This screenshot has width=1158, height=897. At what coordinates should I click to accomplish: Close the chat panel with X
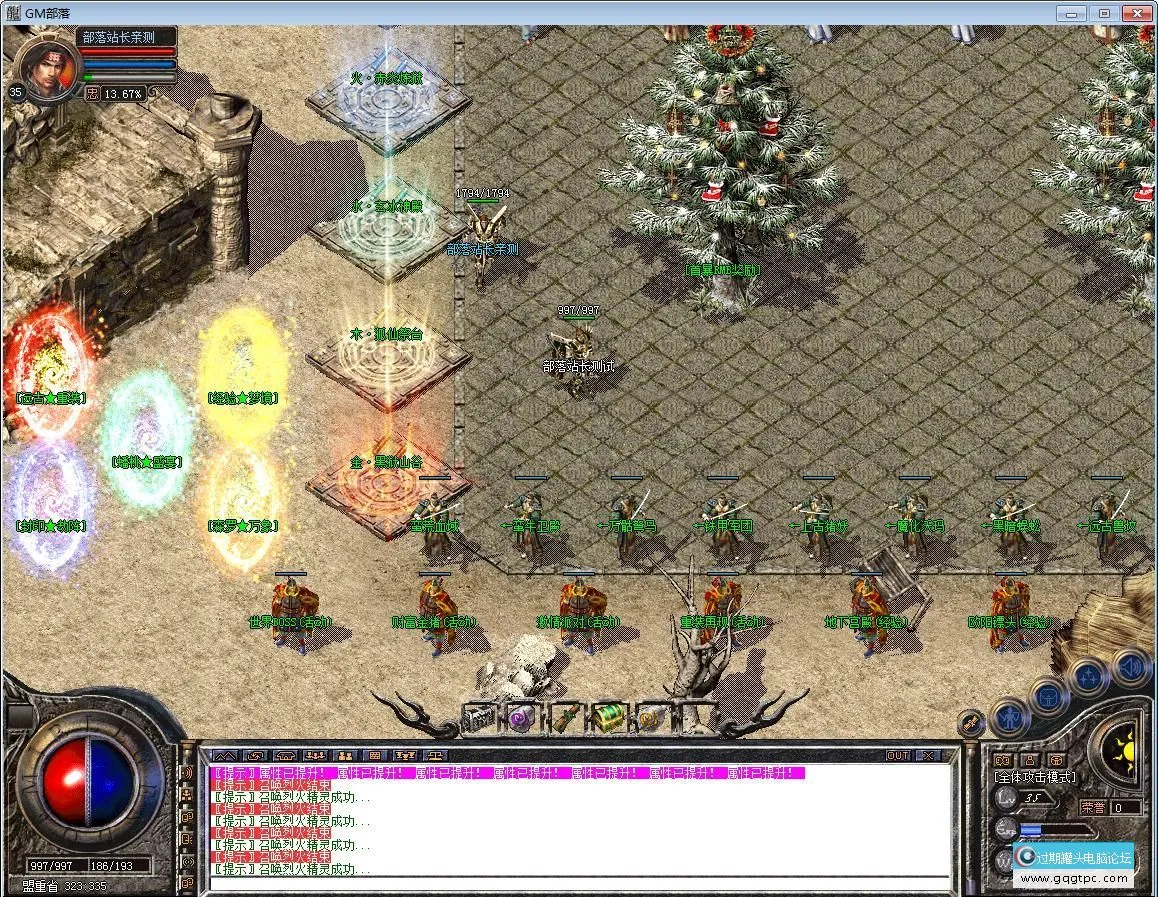click(929, 756)
